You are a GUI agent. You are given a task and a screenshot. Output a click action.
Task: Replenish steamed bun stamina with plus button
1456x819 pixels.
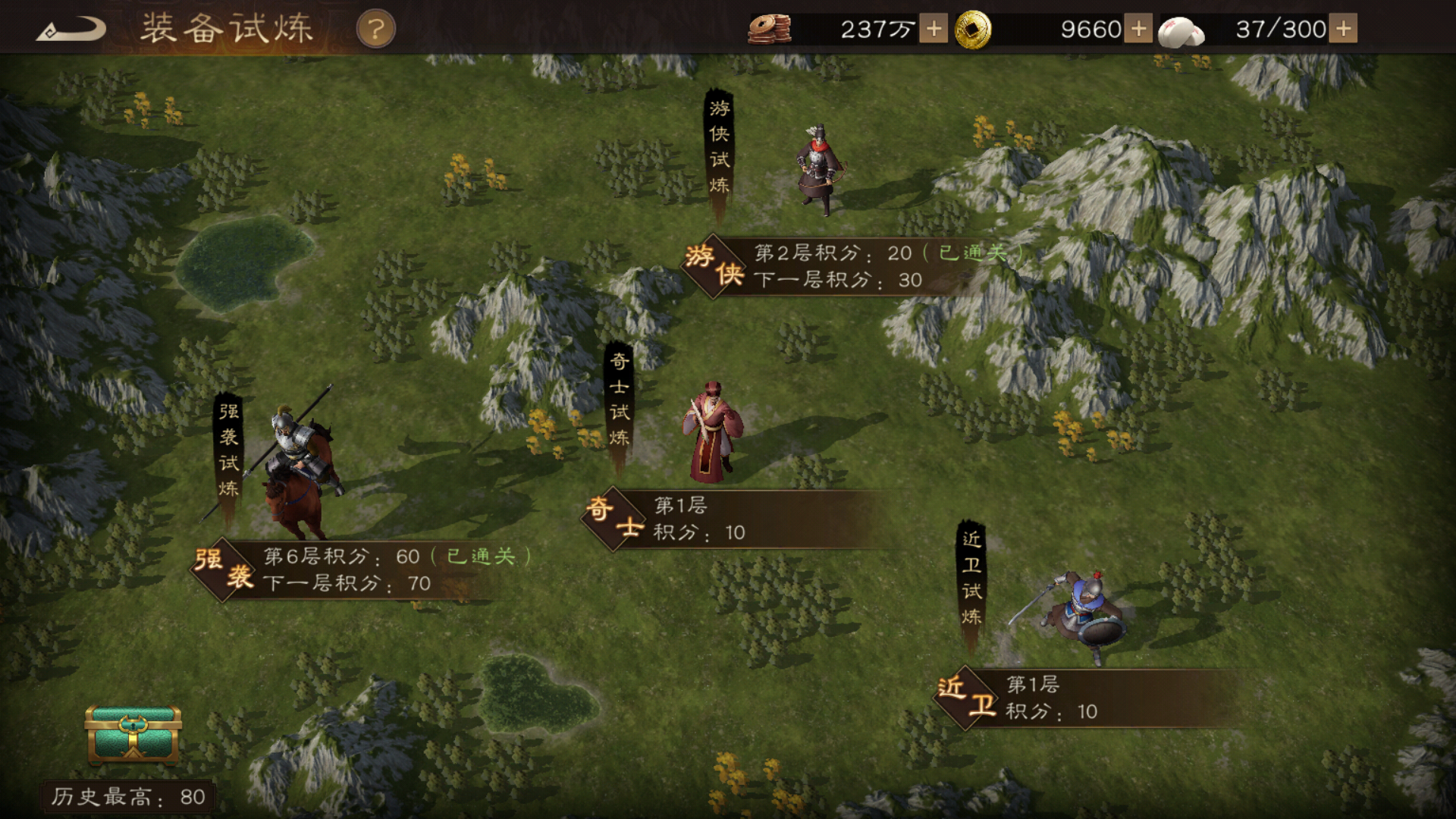[x=1344, y=30]
